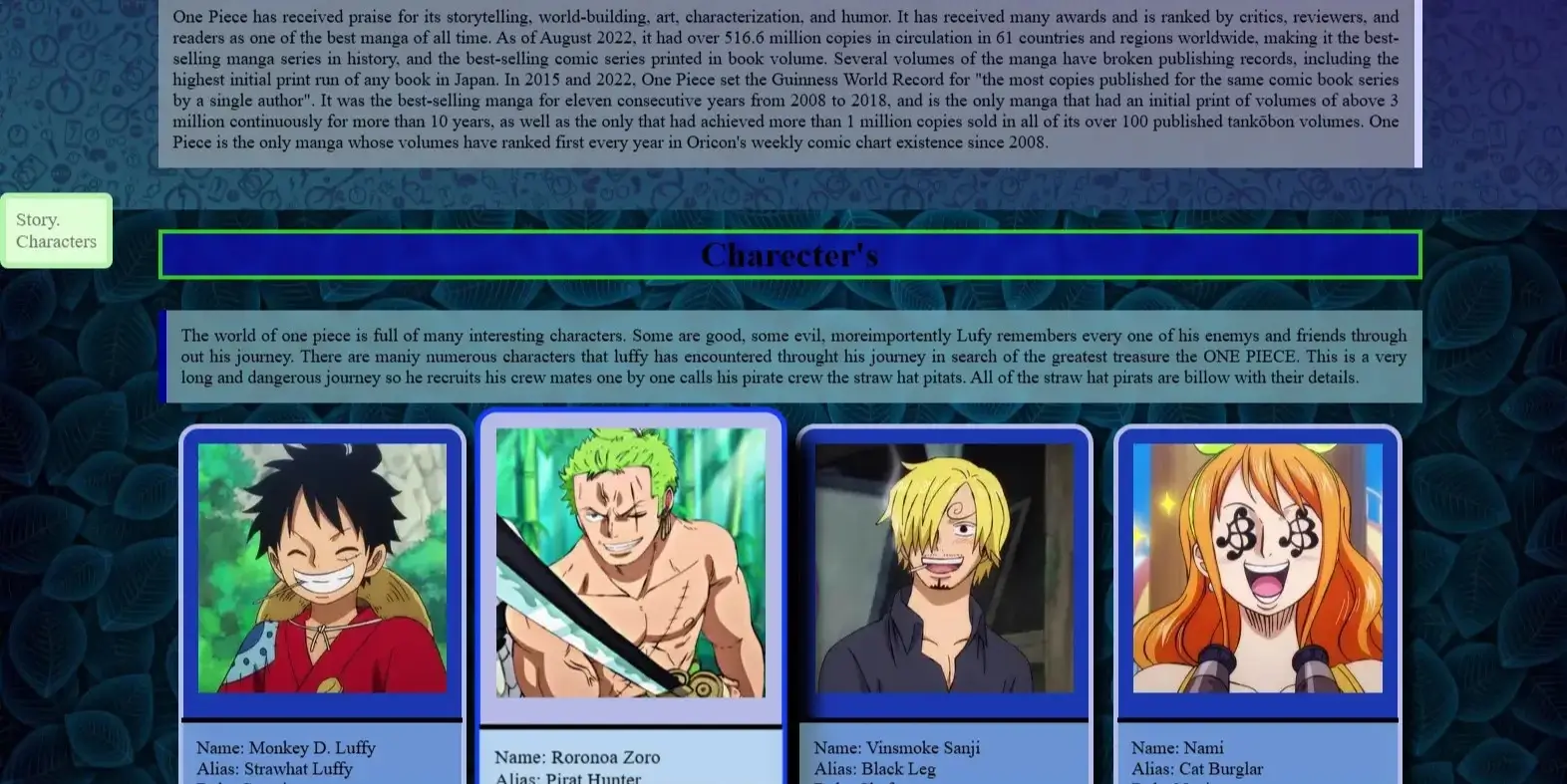The image size is (1567, 784).
Task: Click the characters introduction paragraph
Action: click(x=792, y=356)
